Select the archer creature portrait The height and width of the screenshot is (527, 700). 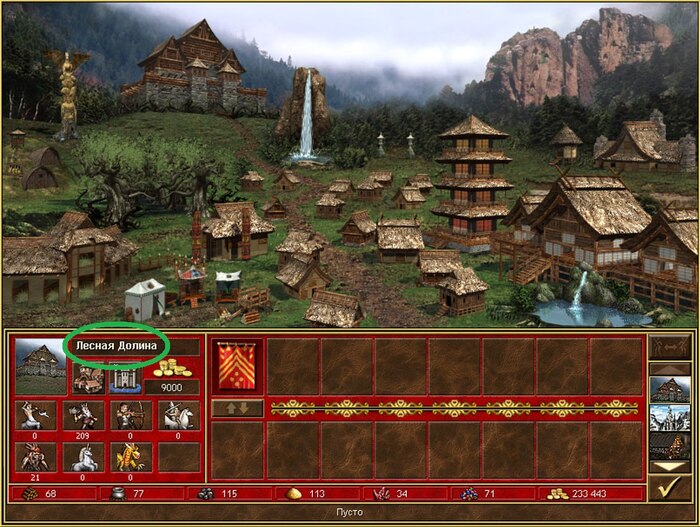(x=131, y=415)
